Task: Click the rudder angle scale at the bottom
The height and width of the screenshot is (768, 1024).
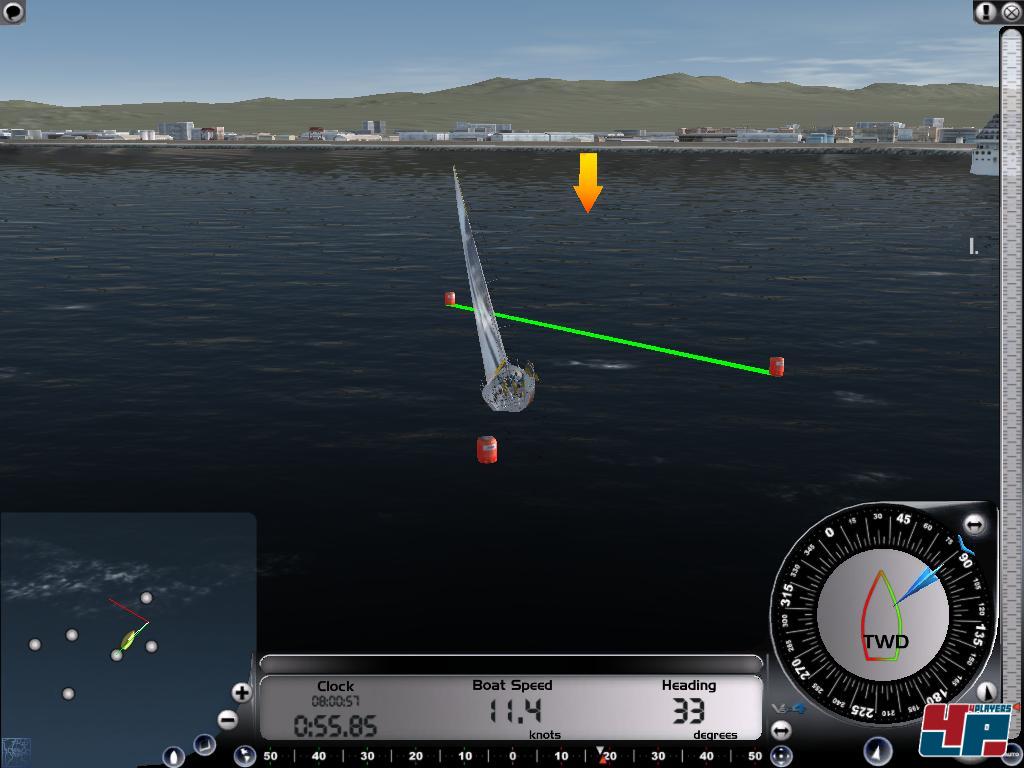Action: pyautogui.click(x=511, y=756)
